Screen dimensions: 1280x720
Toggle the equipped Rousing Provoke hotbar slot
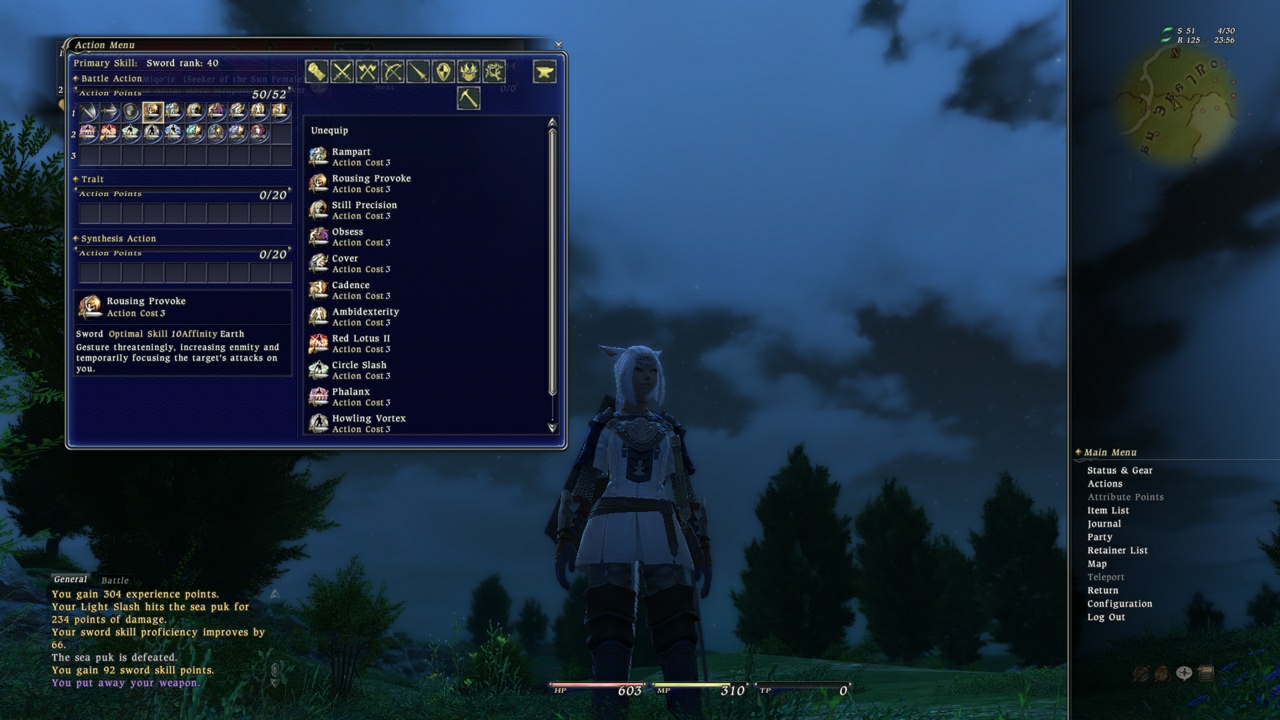click(152, 112)
